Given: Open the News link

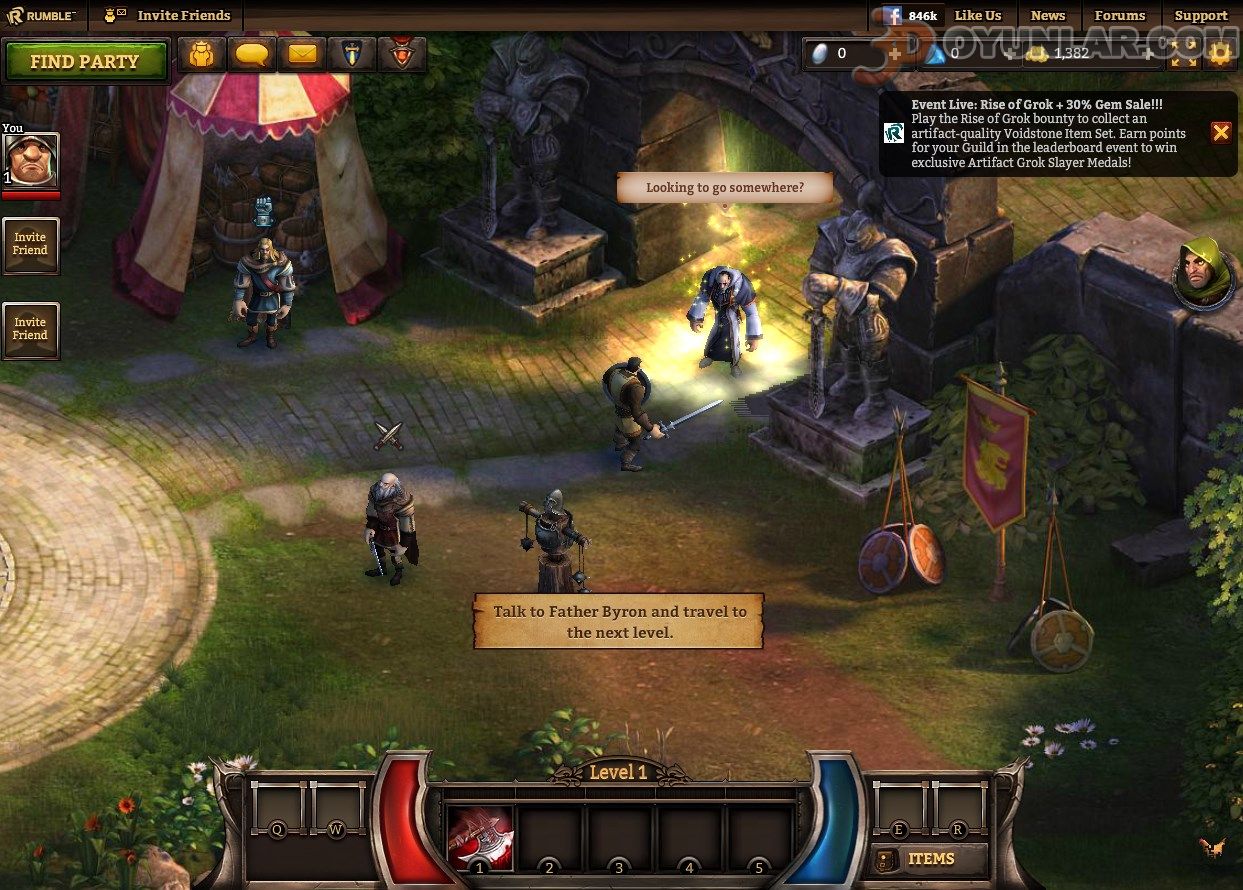Looking at the screenshot, I should coord(1047,15).
